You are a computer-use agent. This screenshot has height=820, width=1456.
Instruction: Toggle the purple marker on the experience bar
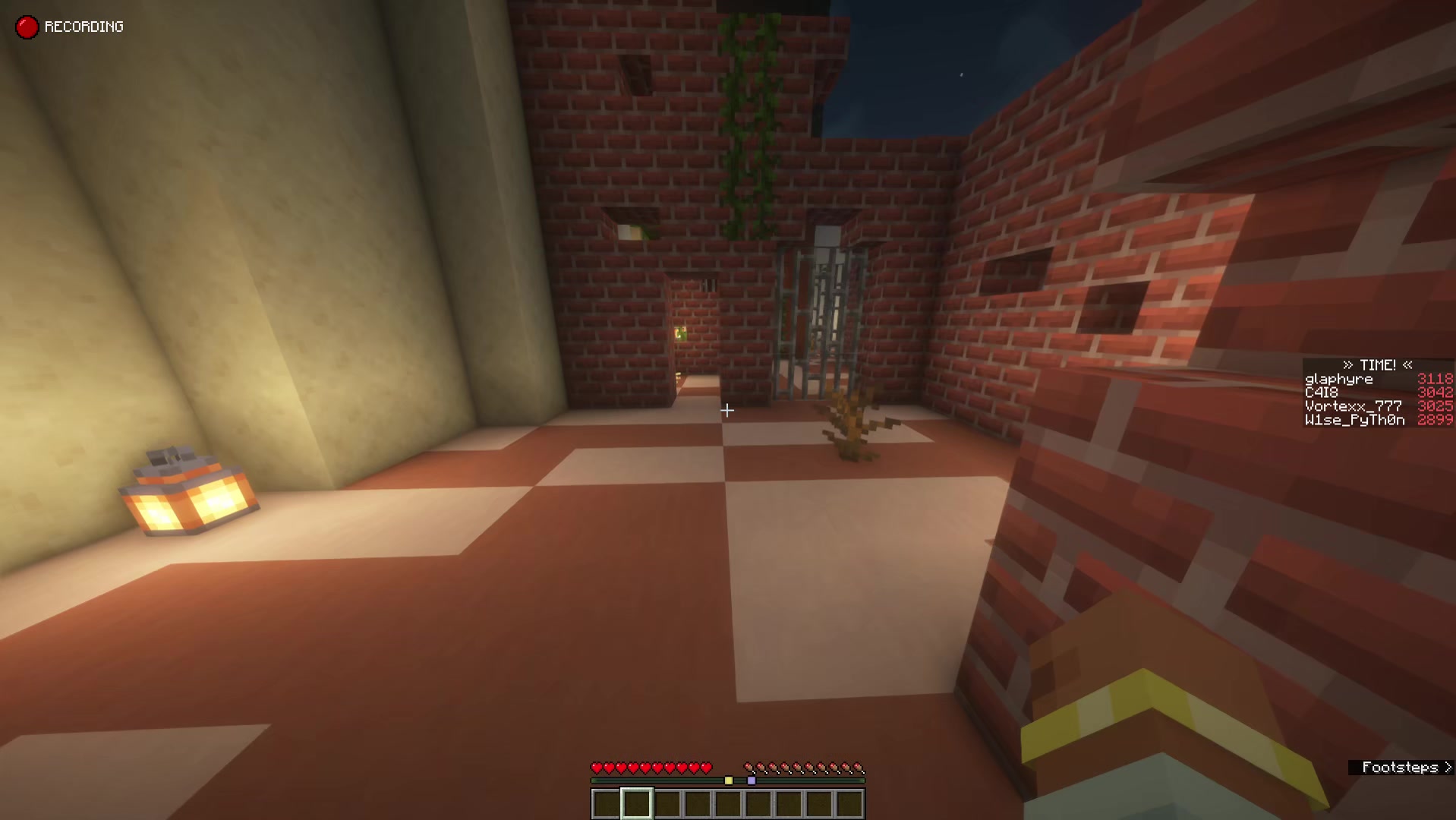(752, 780)
